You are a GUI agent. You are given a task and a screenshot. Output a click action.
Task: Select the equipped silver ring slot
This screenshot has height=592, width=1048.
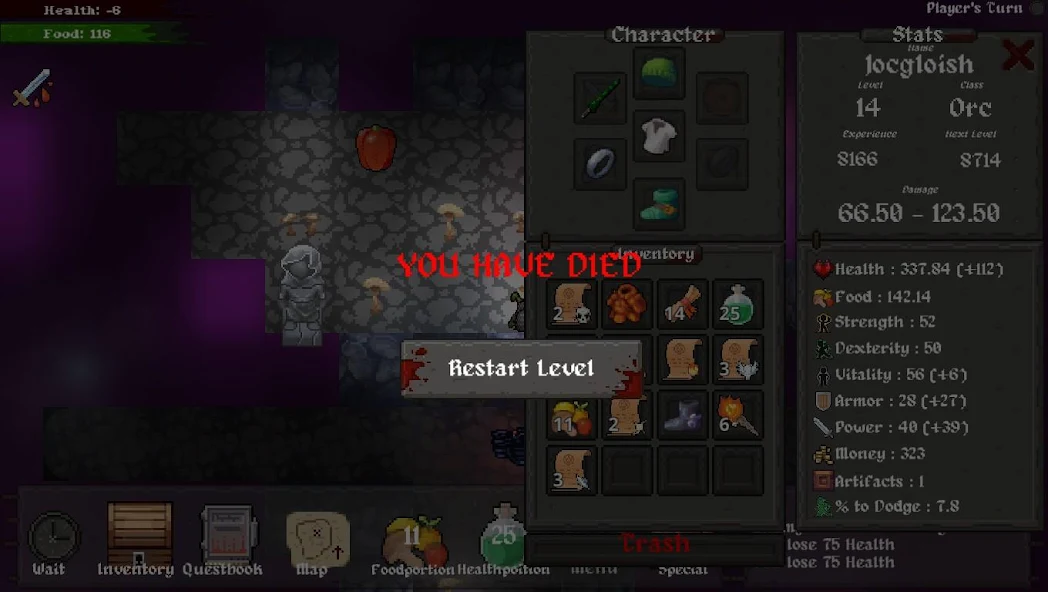pyautogui.click(x=600, y=163)
